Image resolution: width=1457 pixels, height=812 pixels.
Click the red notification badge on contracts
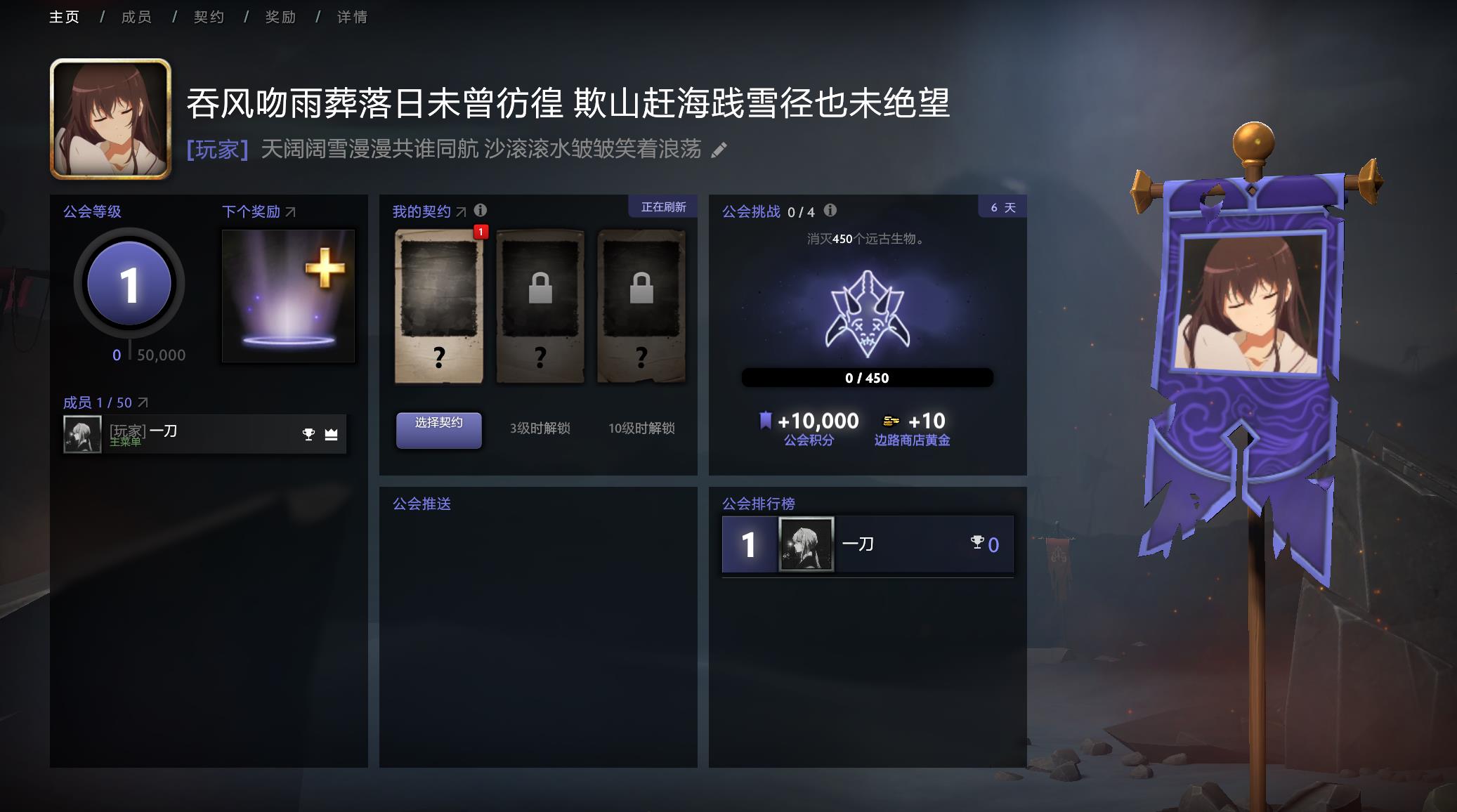(x=480, y=231)
